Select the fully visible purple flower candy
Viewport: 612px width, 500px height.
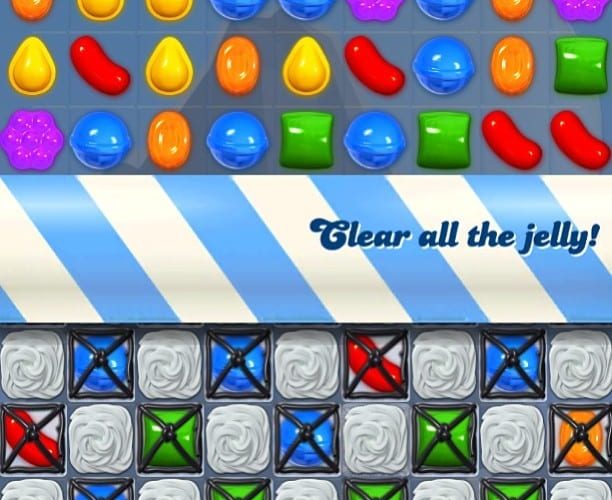point(31,137)
